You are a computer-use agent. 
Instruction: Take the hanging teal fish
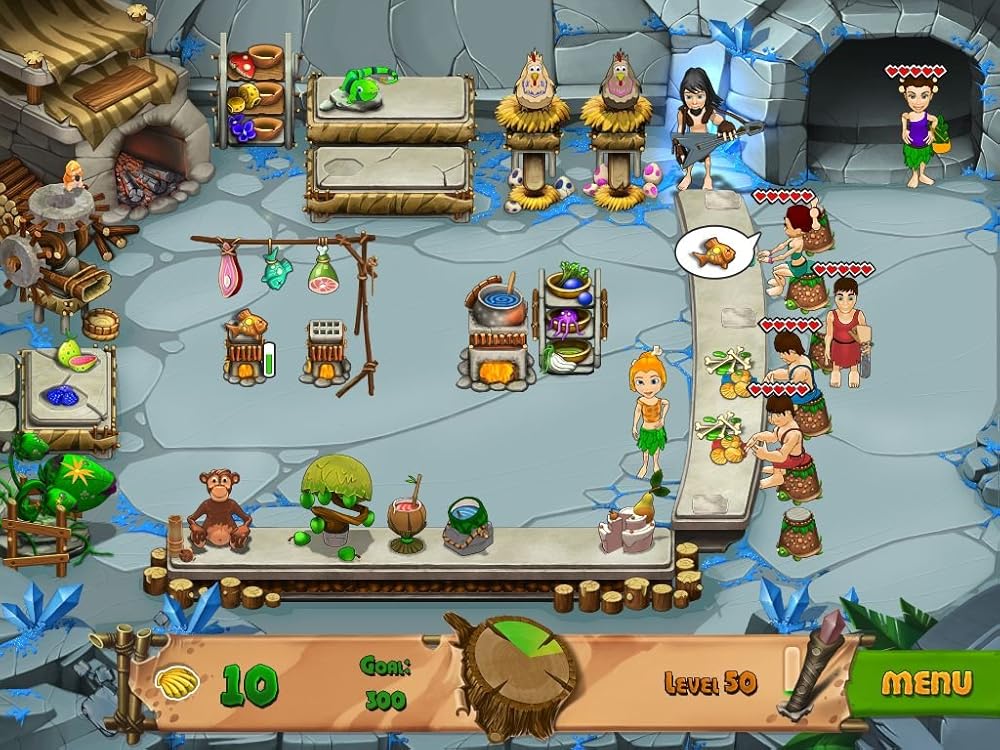pyautogui.click(x=276, y=270)
